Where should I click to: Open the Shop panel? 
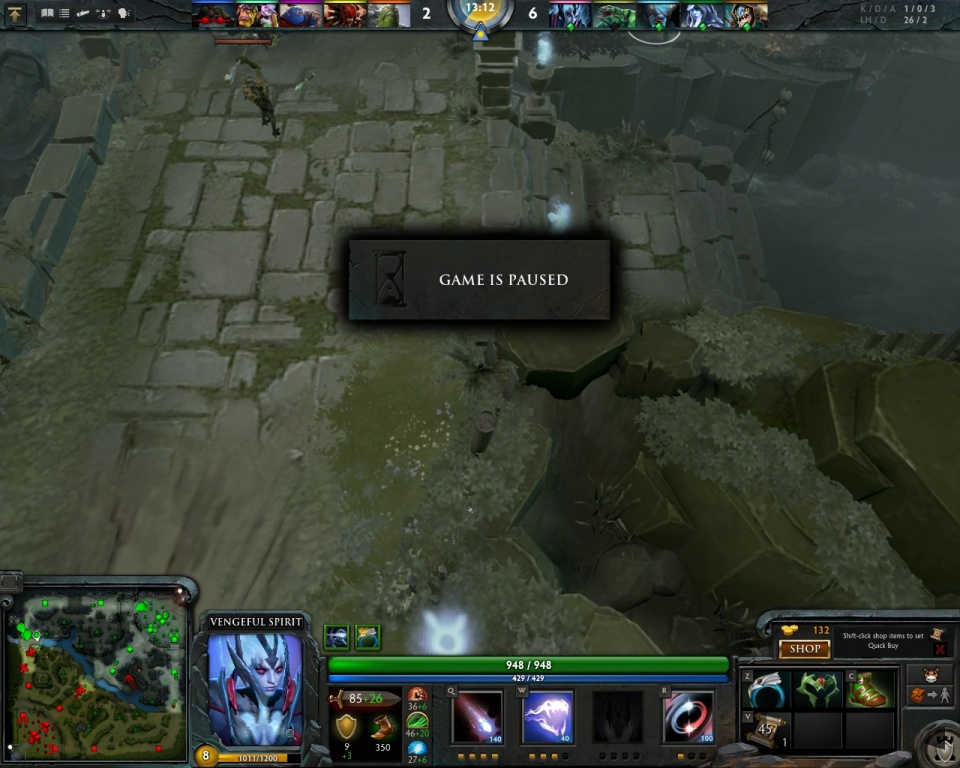804,648
